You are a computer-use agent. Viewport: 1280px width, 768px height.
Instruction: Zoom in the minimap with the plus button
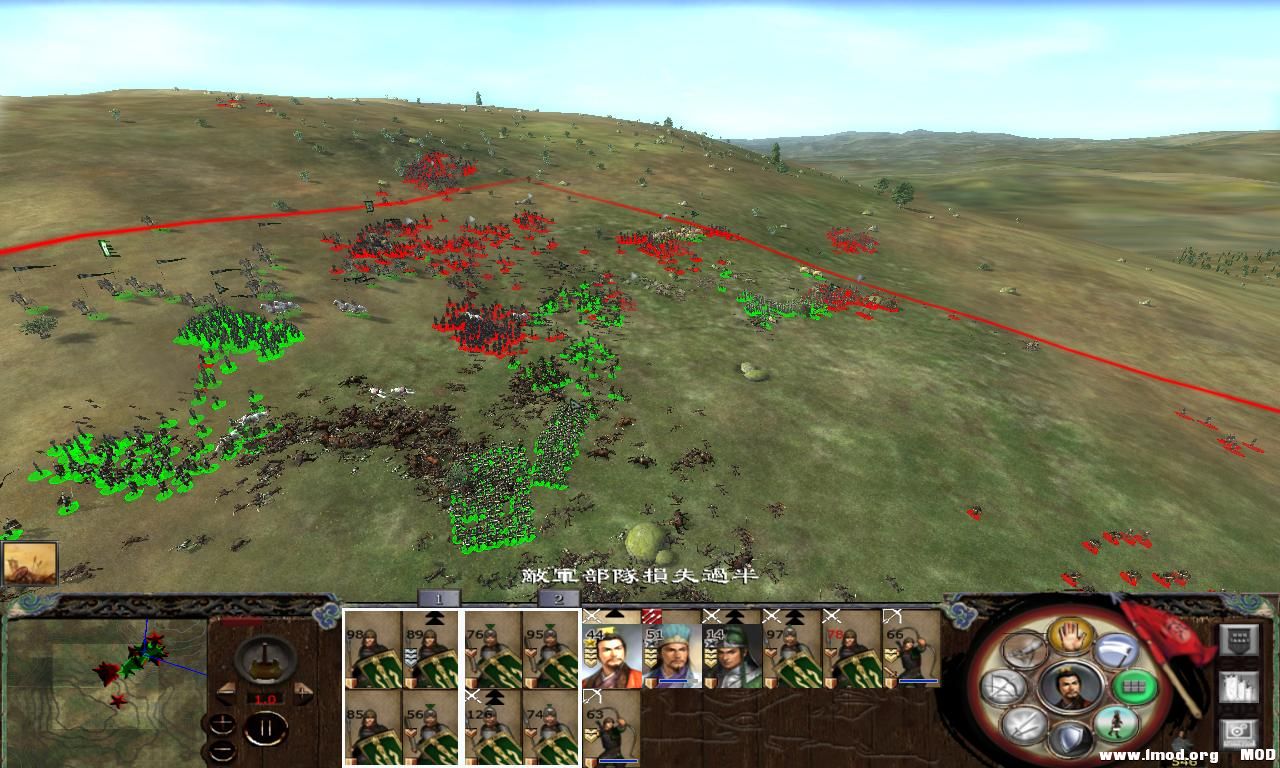(x=223, y=724)
